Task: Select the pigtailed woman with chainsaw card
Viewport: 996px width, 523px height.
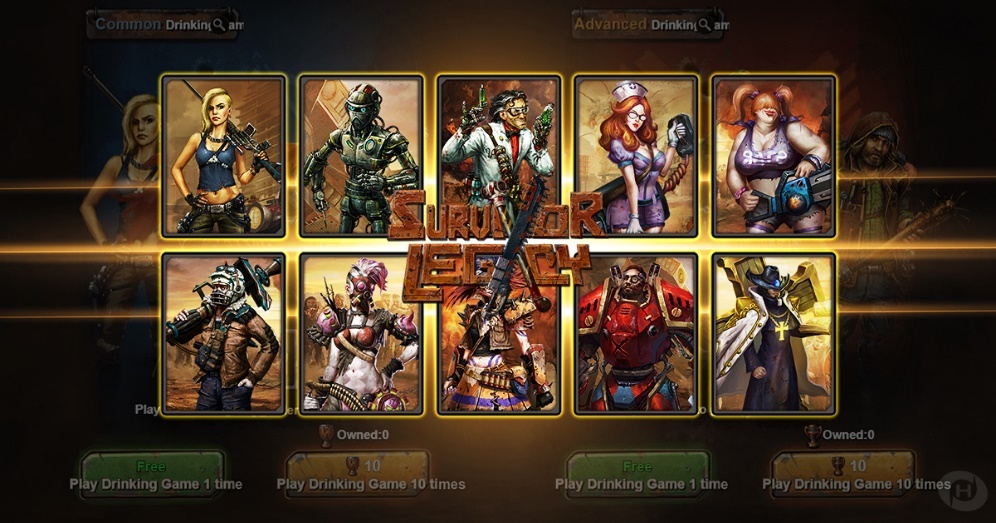Action: click(774, 156)
